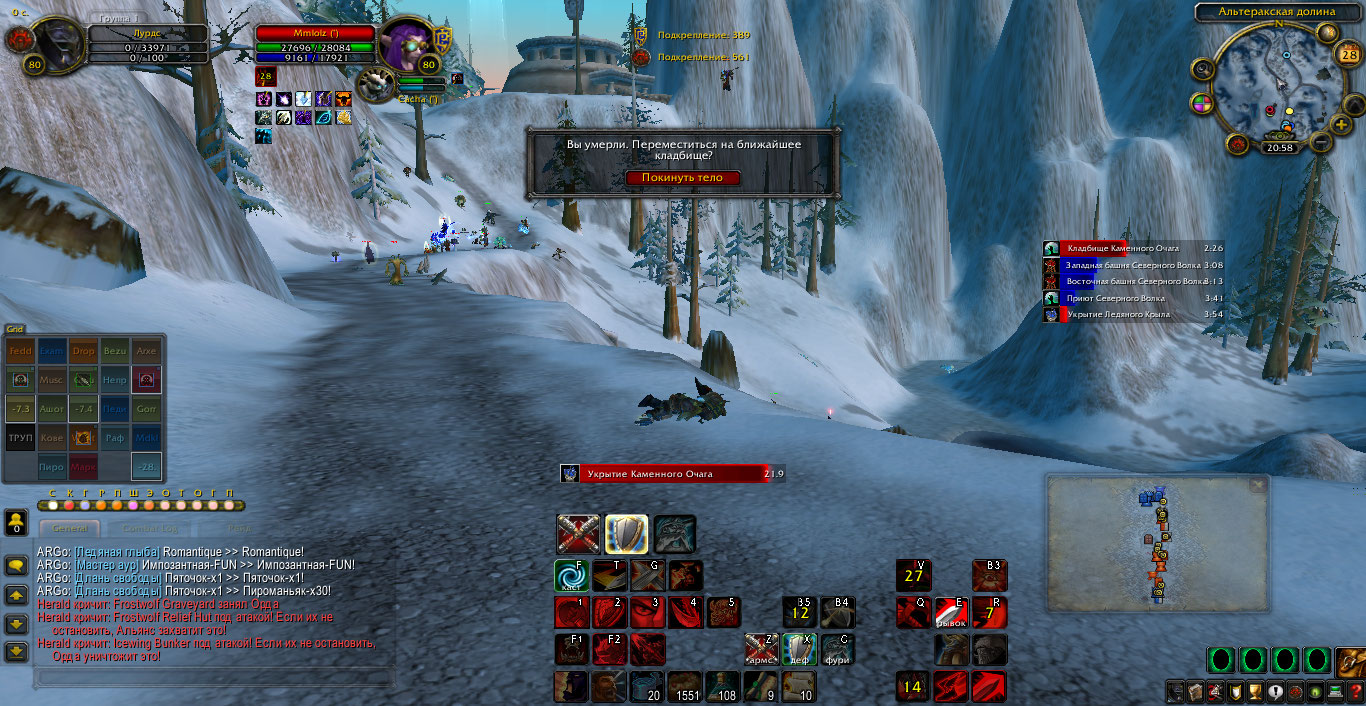Click the армс stance macro button
The width and height of the screenshot is (1366, 706).
(761, 650)
